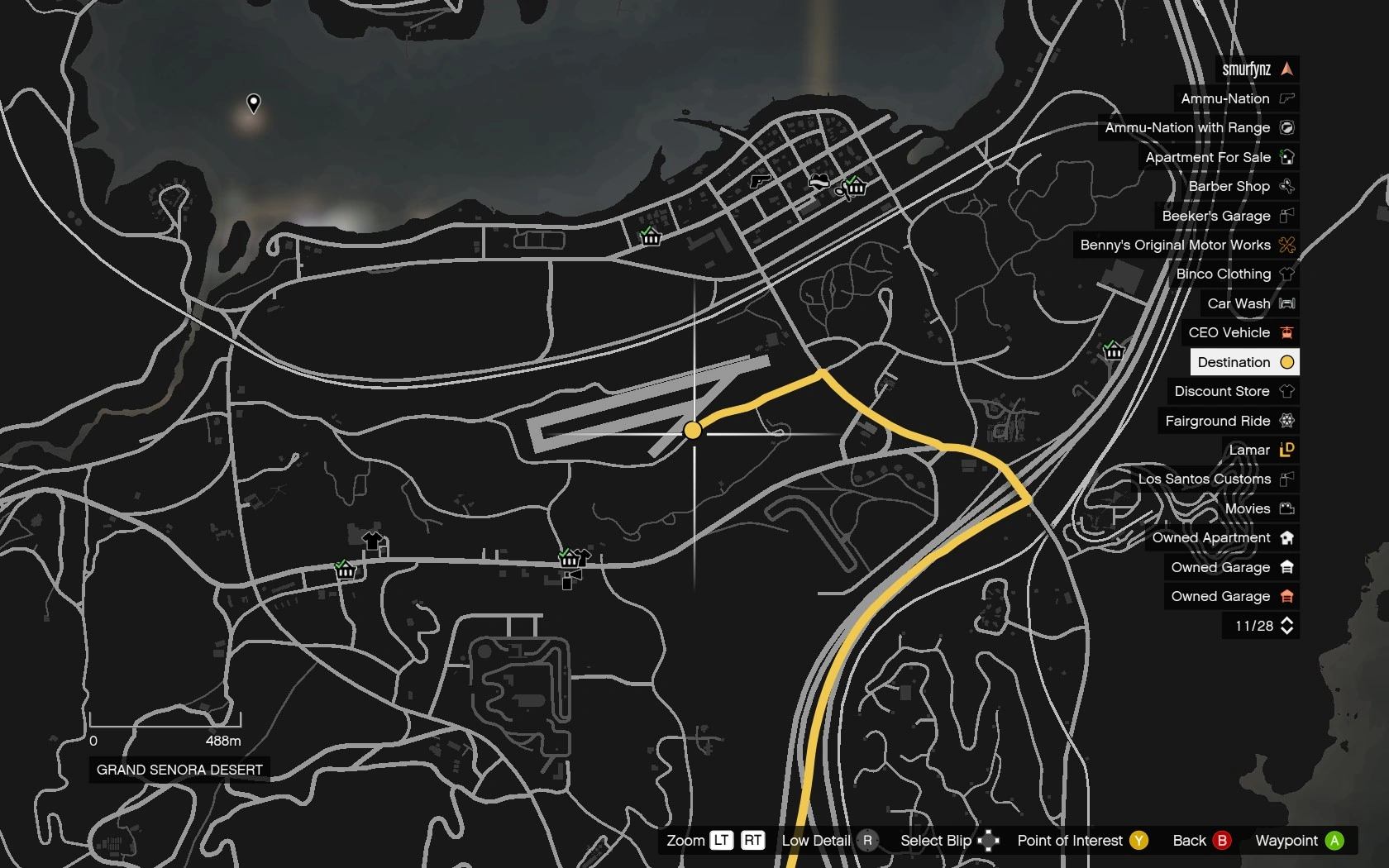Viewport: 1389px width, 868px height.
Task: Toggle the checked store blip on the eastern highway
Action: pos(1114,351)
